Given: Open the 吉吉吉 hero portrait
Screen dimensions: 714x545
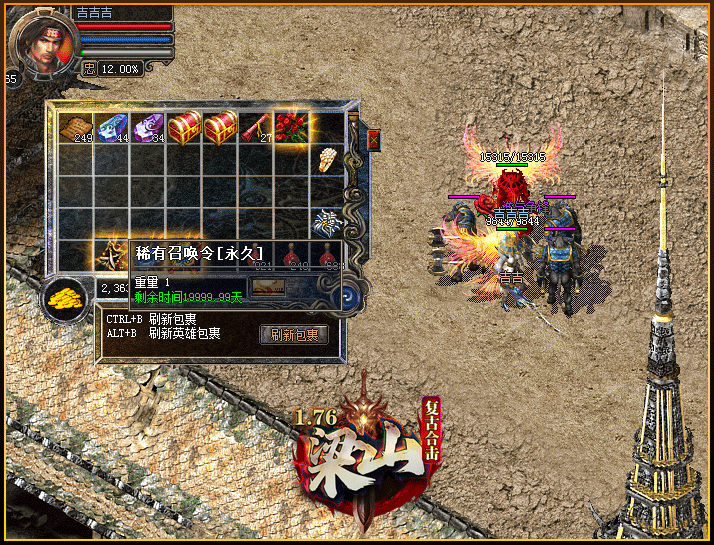Looking at the screenshot, I should [42, 43].
